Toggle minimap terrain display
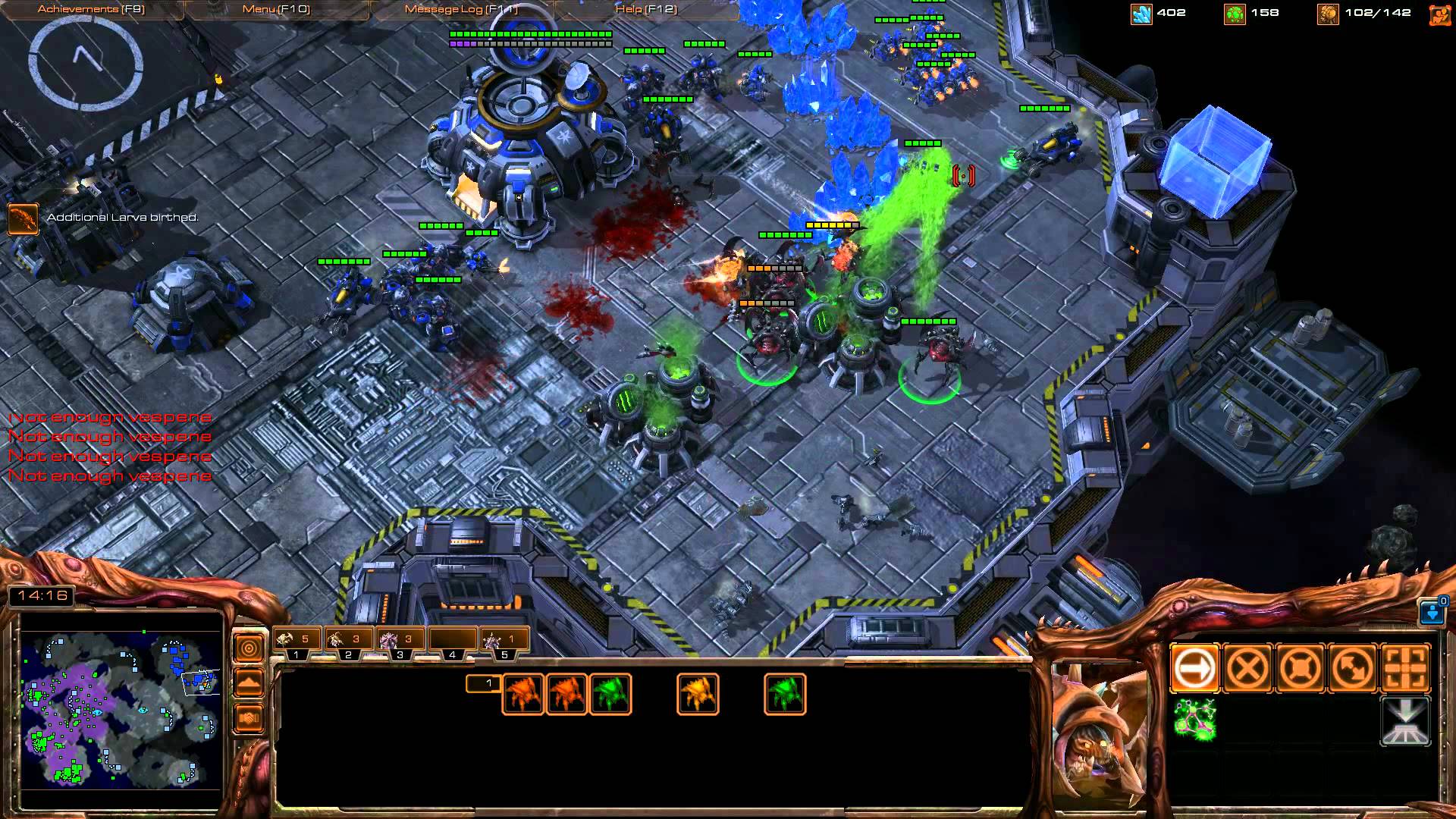 249,683
